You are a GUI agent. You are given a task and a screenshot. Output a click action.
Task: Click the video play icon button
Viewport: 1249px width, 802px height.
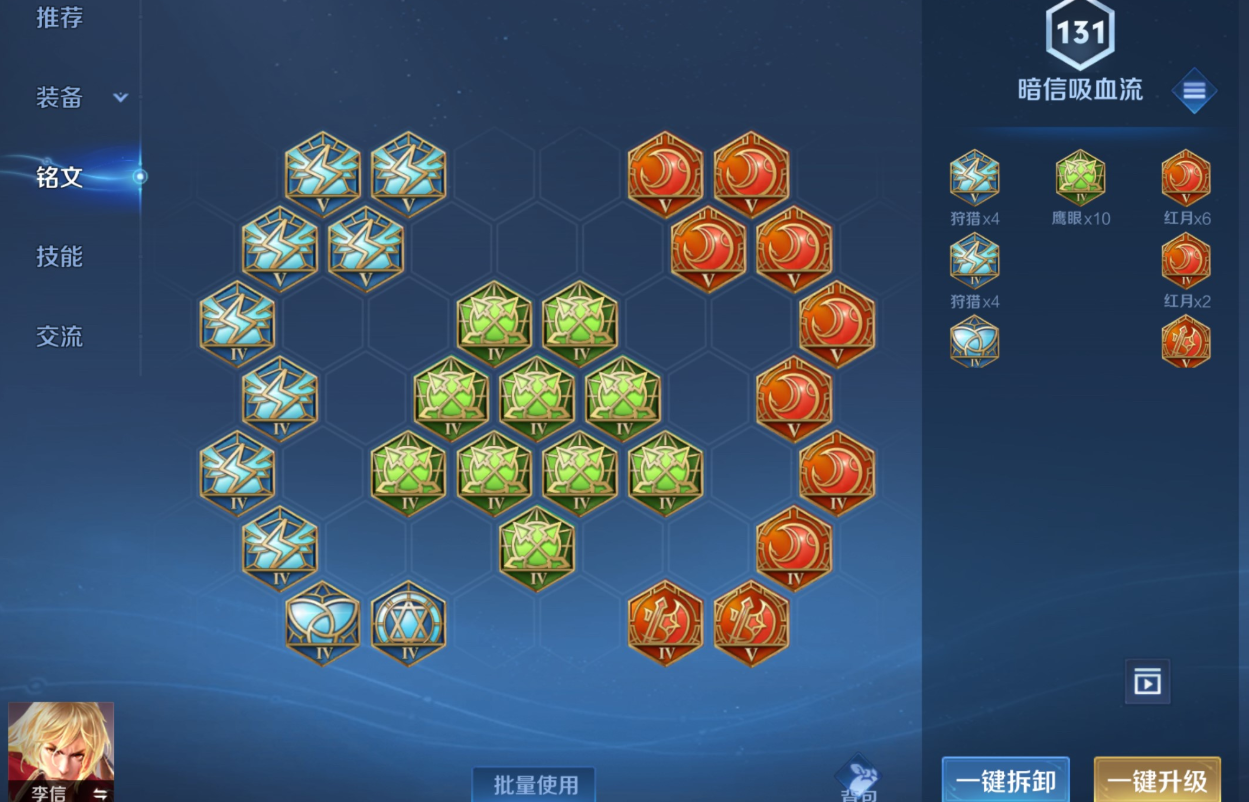[x=1147, y=683]
